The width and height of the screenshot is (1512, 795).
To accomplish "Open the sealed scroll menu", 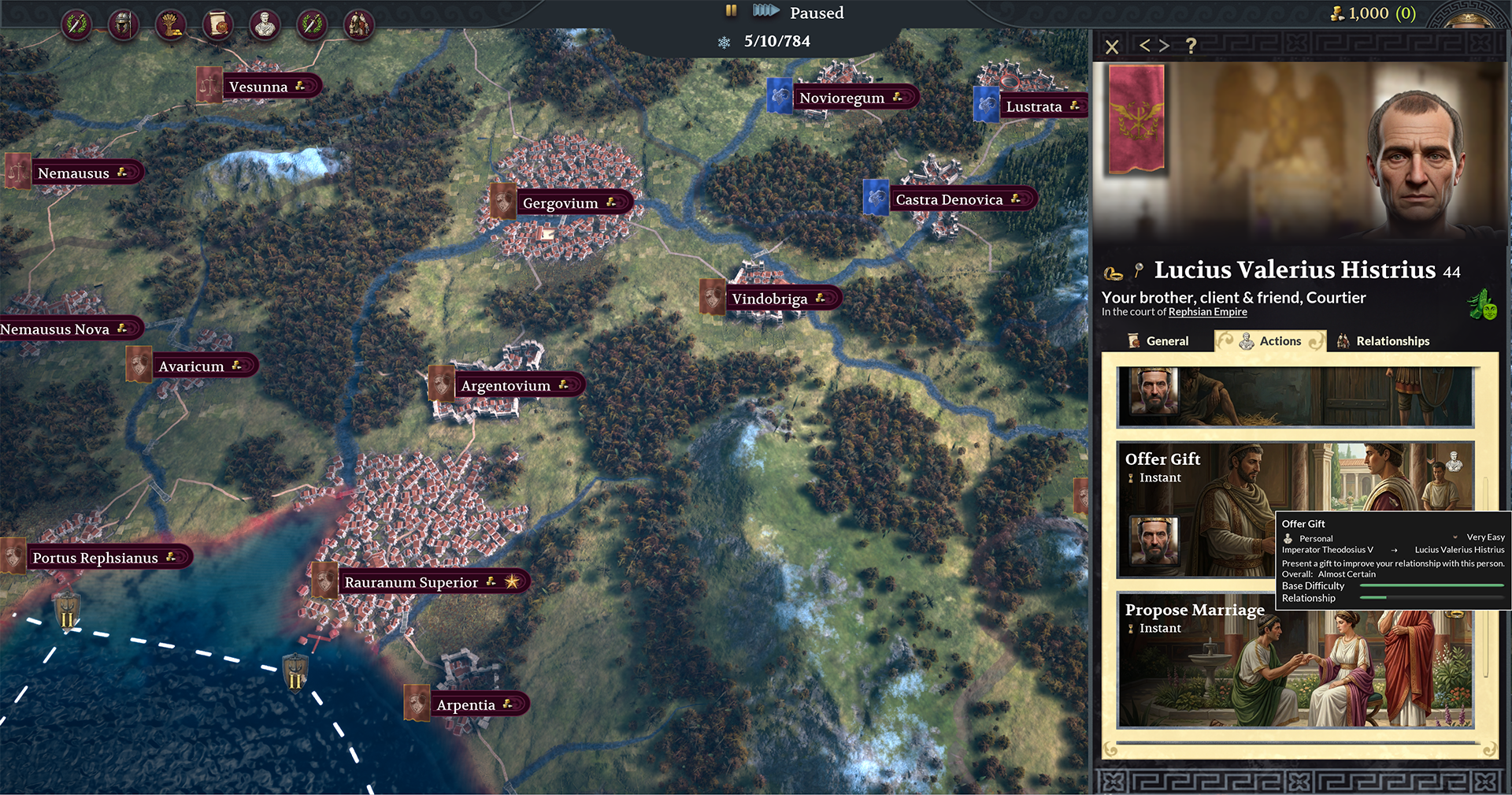I will pyautogui.click(x=217, y=24).
